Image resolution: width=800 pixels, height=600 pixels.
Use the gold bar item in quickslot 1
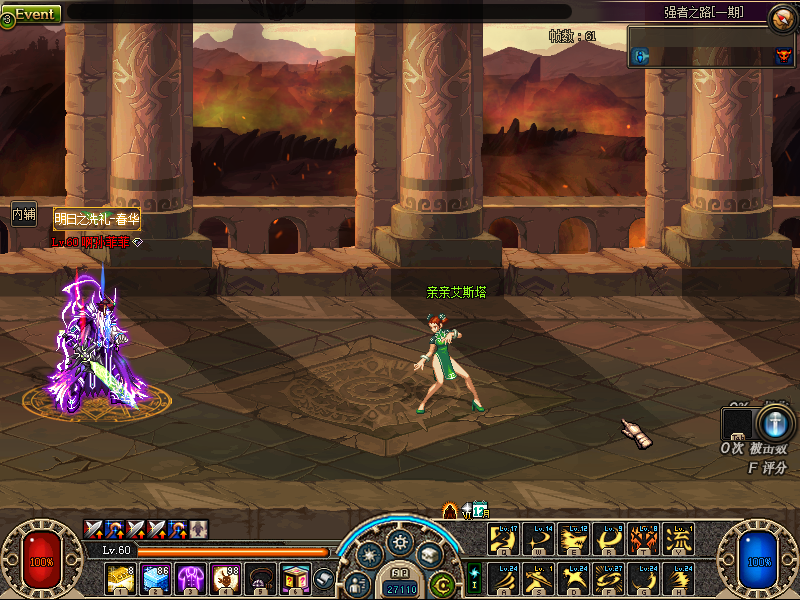point(120,578)
